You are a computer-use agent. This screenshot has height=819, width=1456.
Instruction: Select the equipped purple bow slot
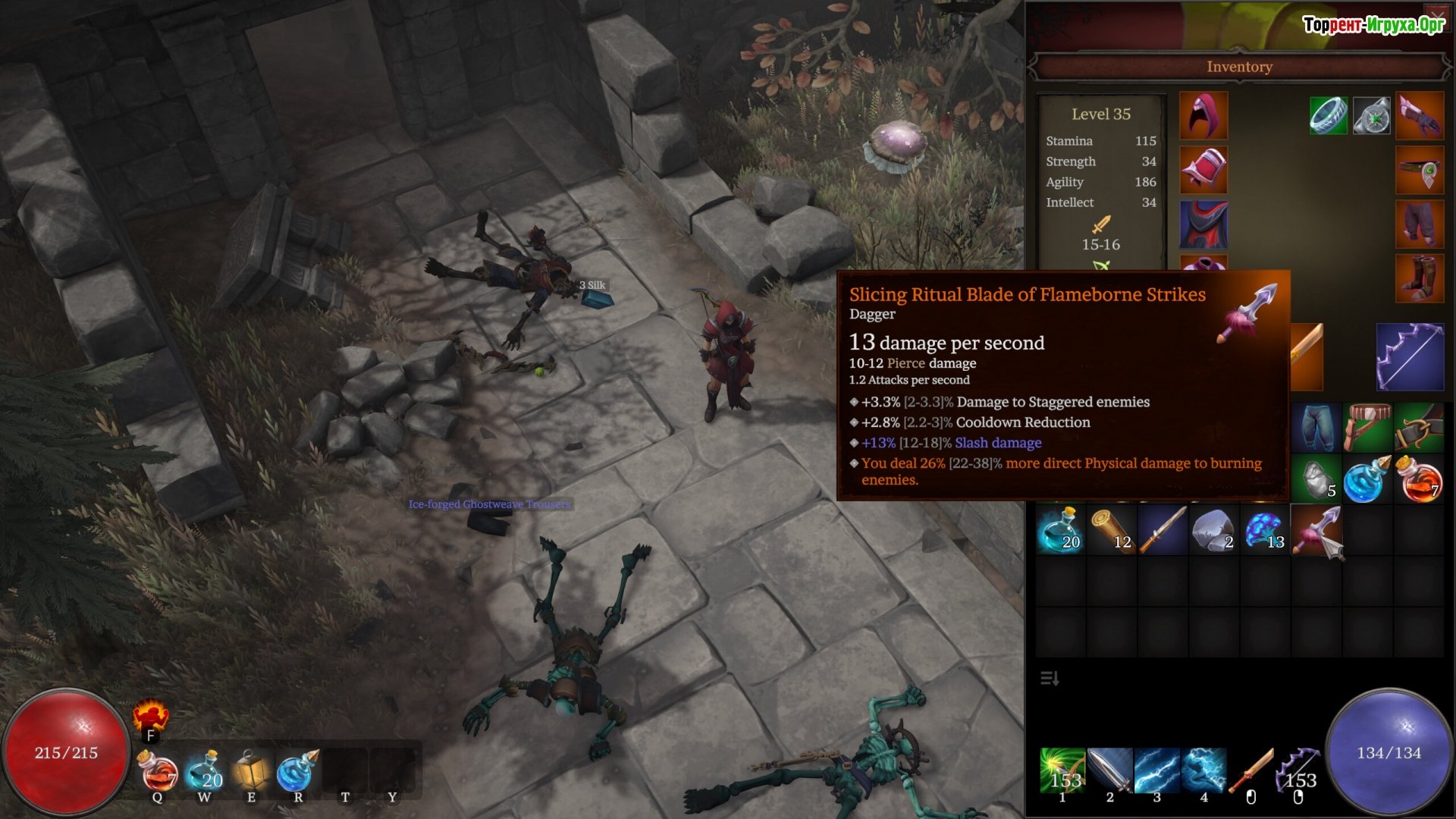(x=1410, y=356)
